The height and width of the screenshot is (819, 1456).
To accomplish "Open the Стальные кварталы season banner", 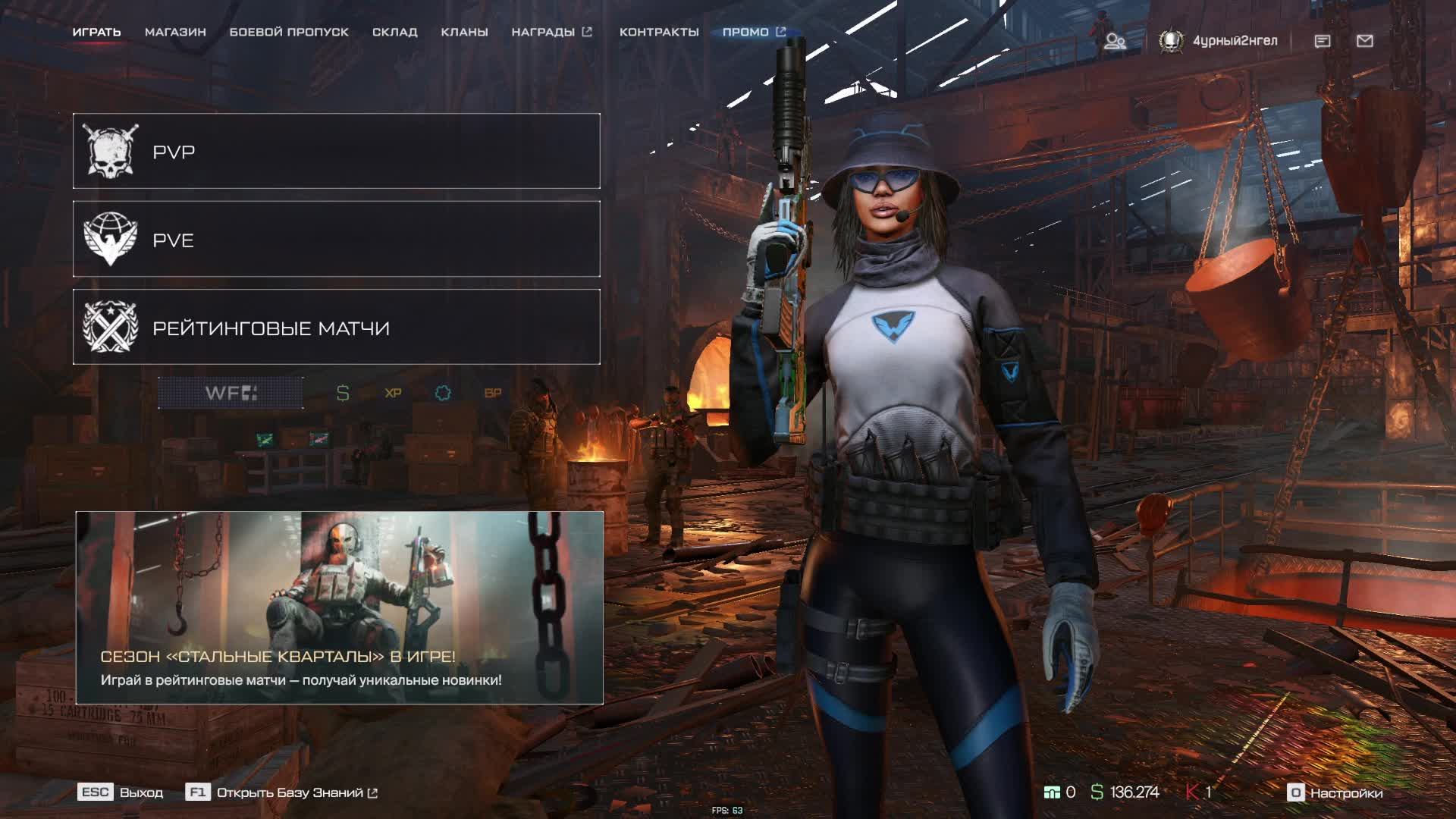I will tap(339, 608).
